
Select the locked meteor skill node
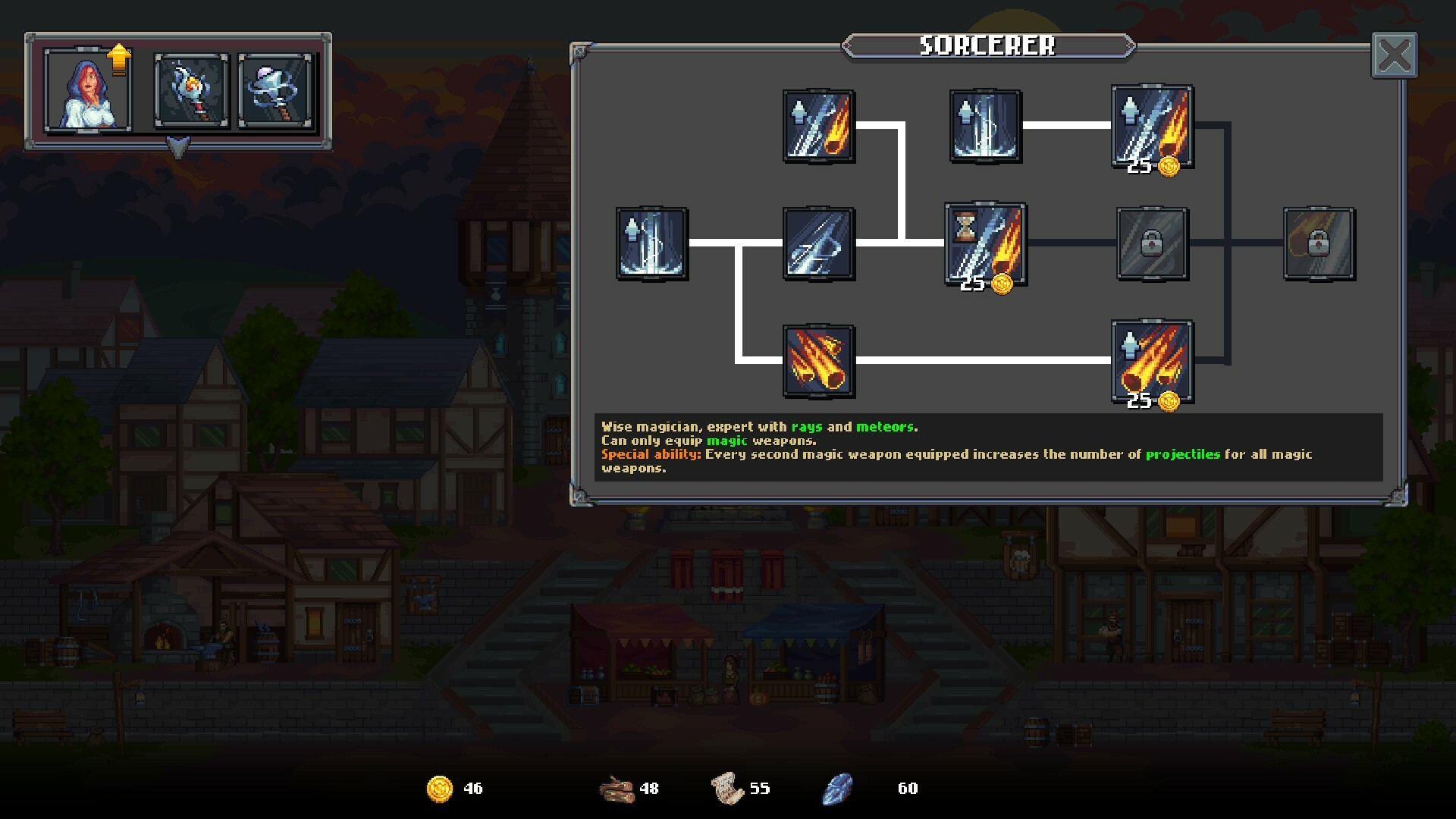[x=1319, y=244]
